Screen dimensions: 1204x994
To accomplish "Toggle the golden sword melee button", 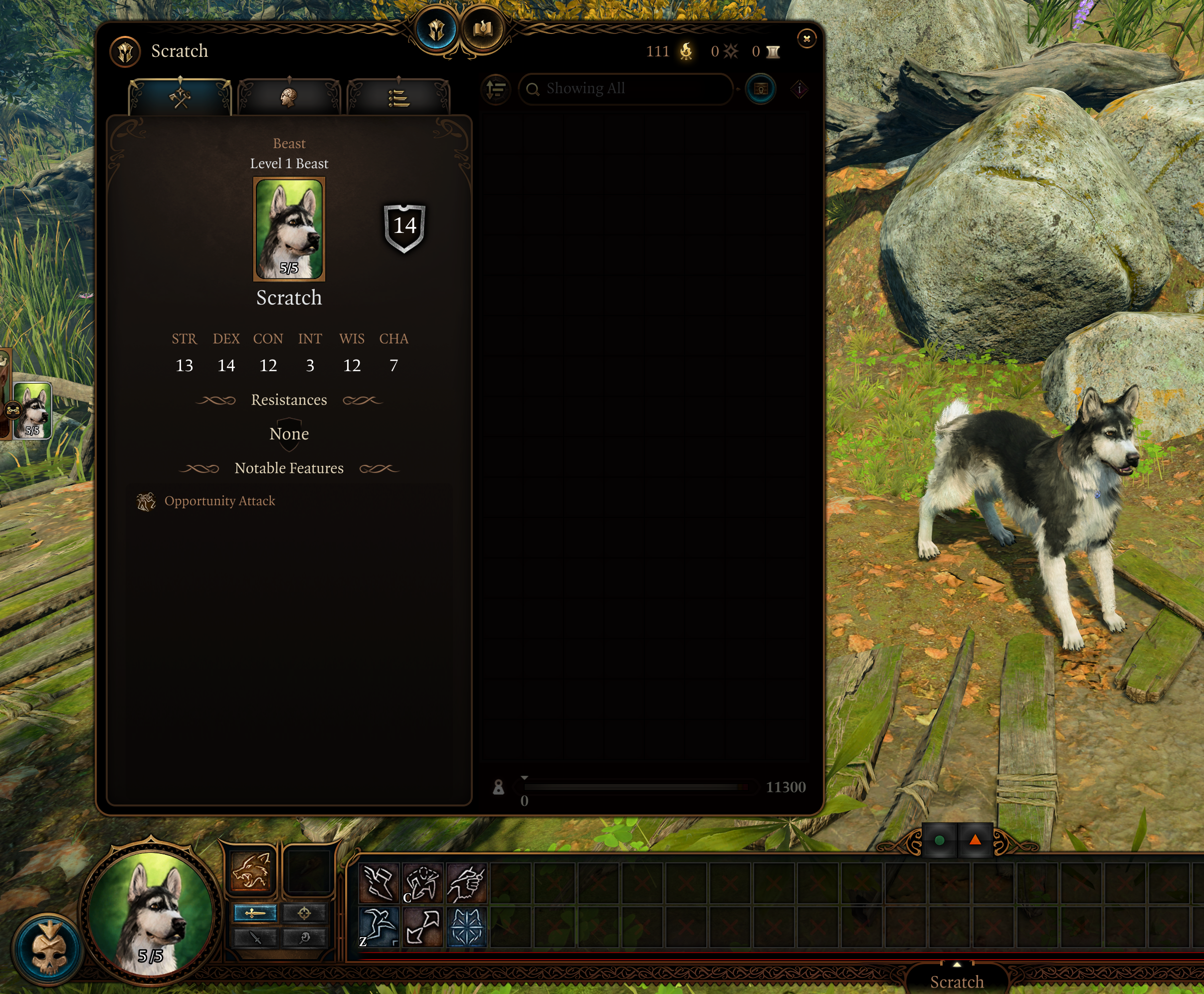I will point(255,913).
